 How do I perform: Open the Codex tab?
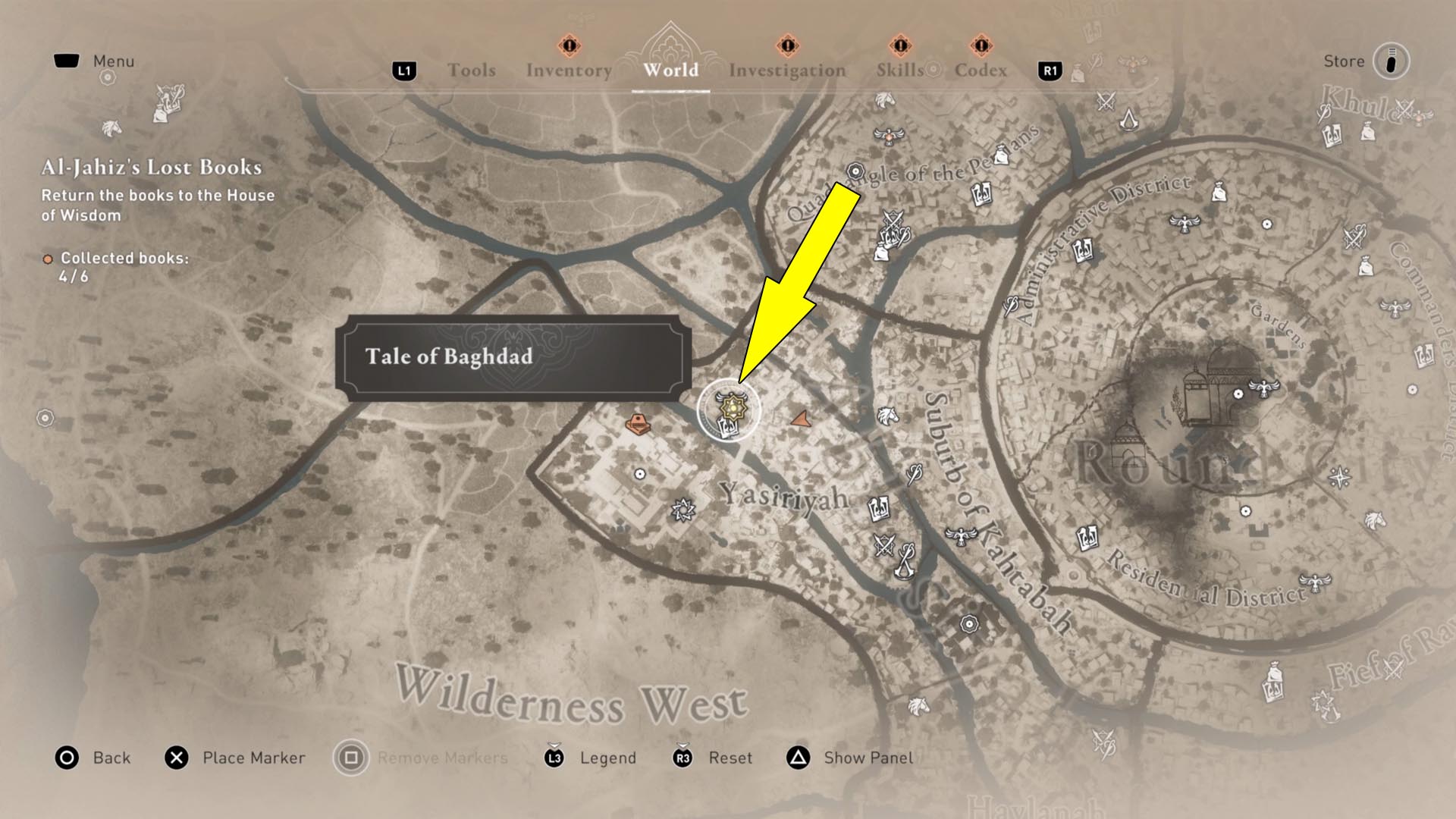[x=981, y=70]
